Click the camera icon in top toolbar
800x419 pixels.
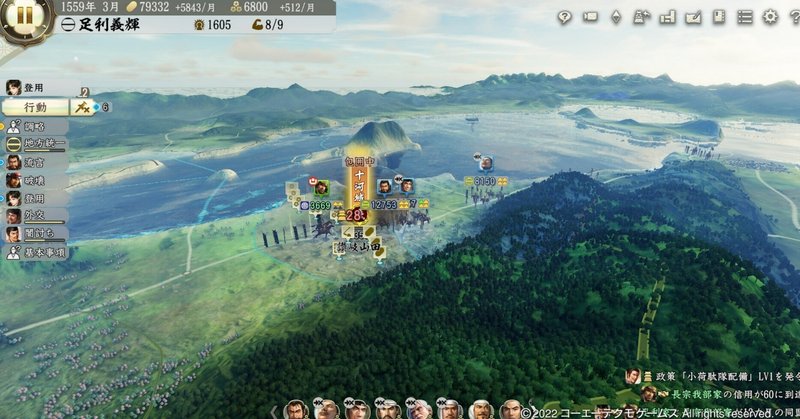pyautogui.click(x=590, y=16)
